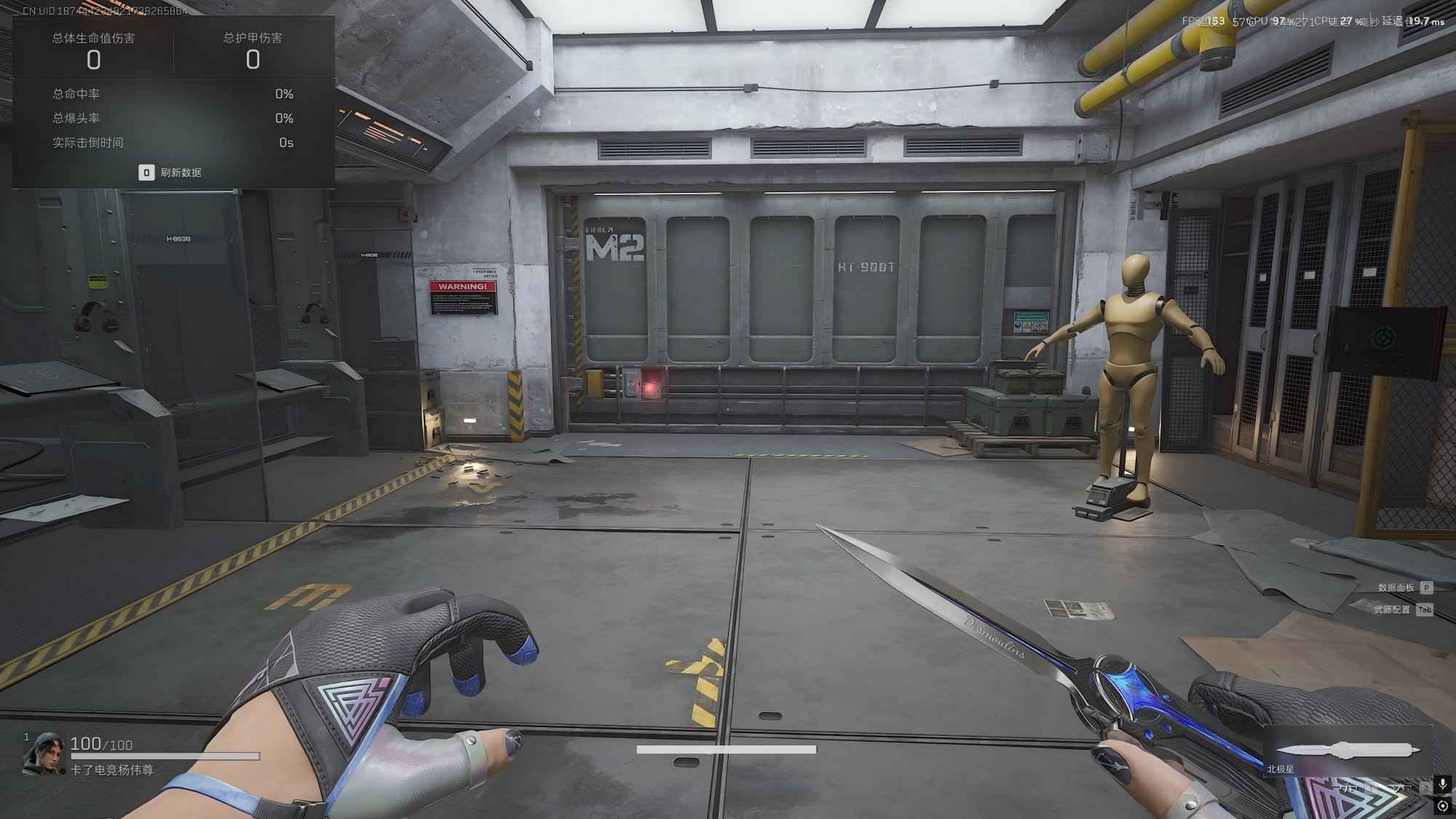Mute the microphone icon
Screen dimensions: 1456x819
1443,785
